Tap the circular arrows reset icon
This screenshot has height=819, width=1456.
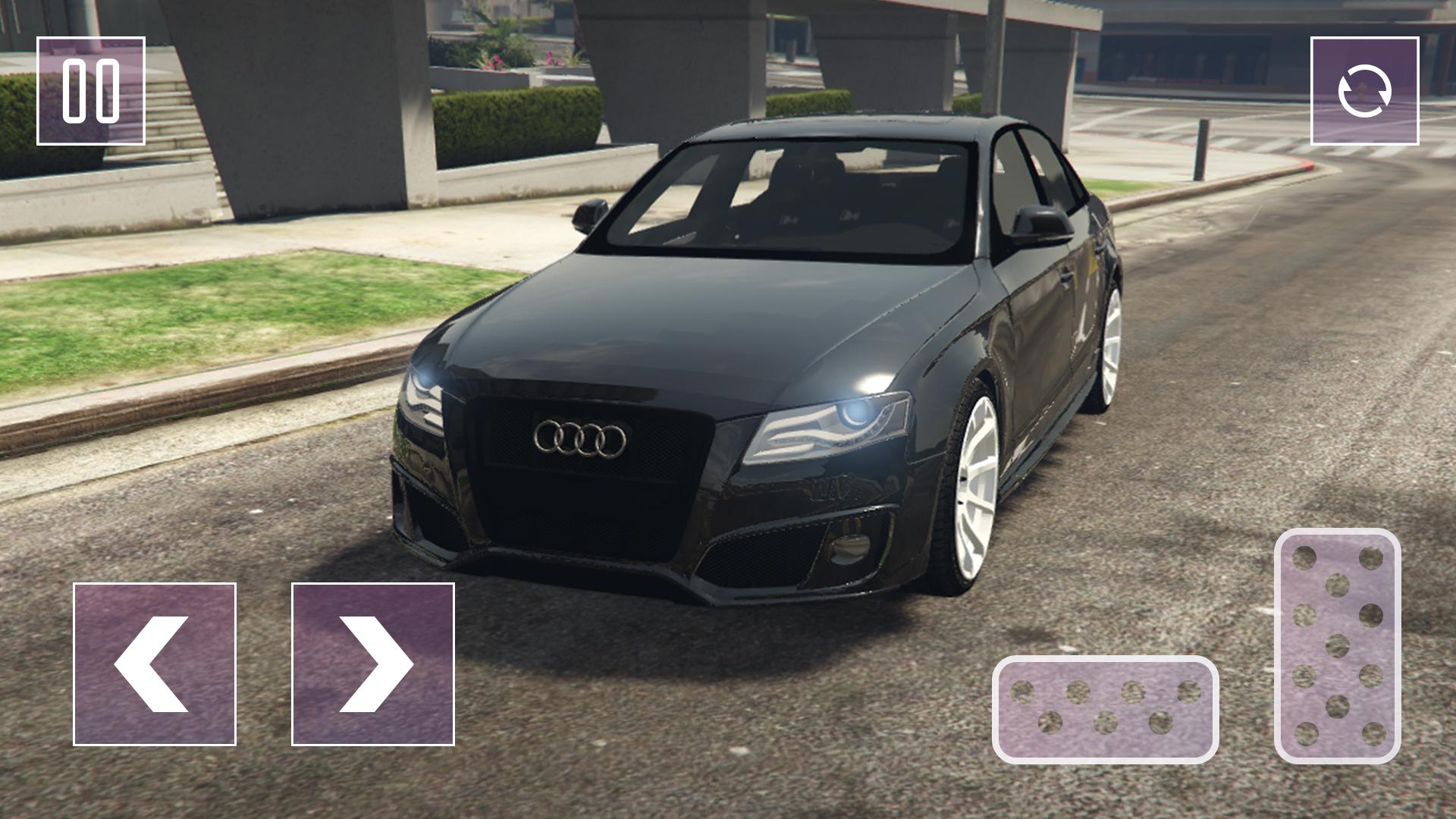1364,91
